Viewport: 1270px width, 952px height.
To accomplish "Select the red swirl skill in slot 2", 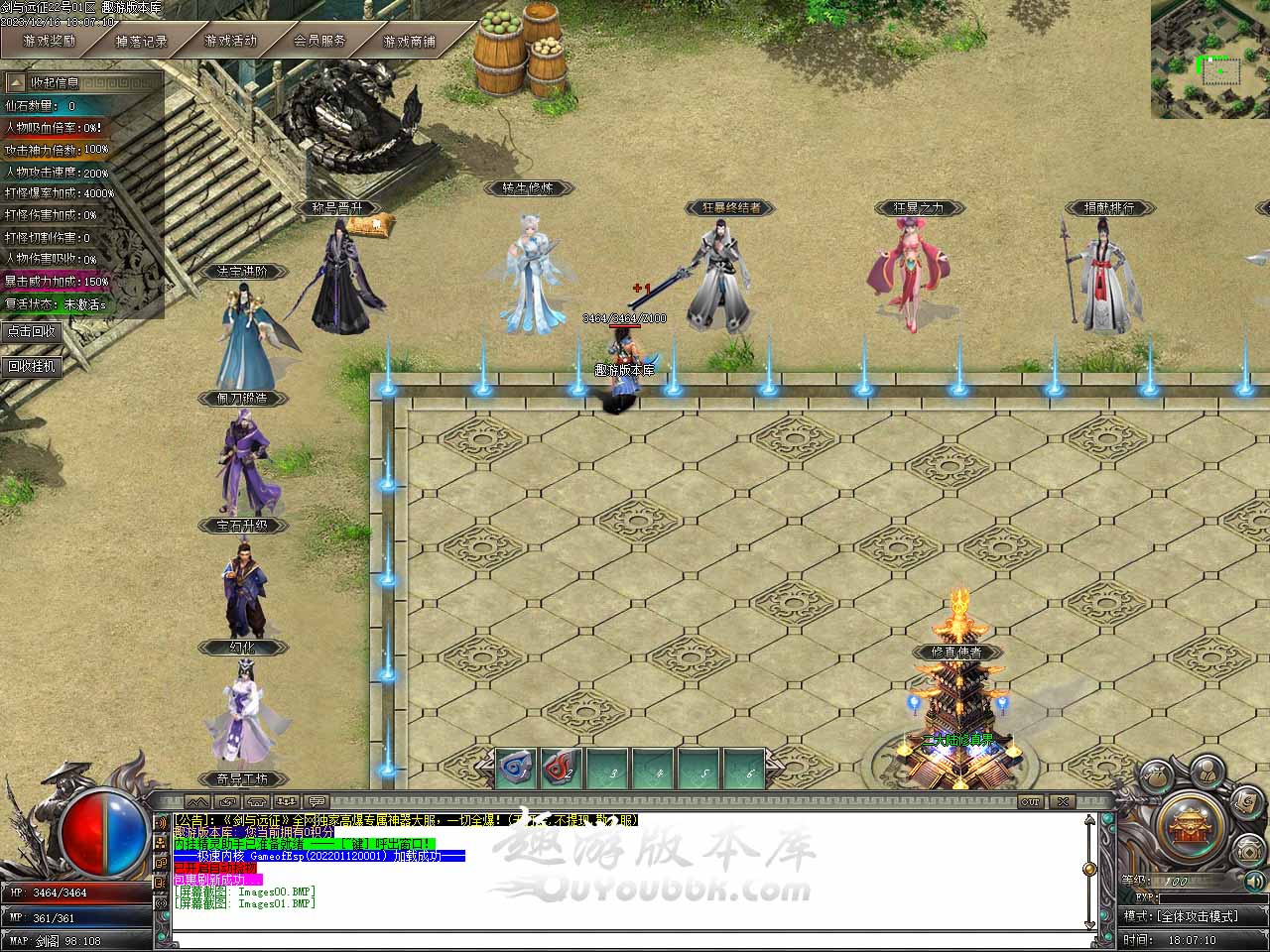I will [563, 769].
